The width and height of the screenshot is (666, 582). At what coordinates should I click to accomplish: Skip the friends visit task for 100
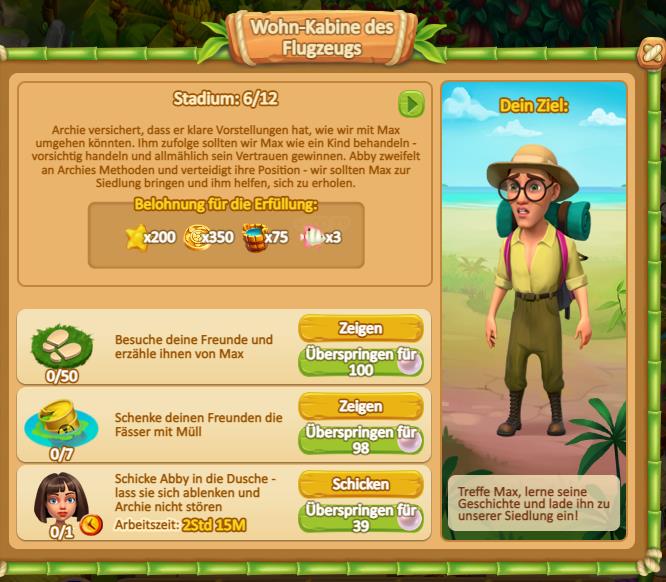pos(360,361)
